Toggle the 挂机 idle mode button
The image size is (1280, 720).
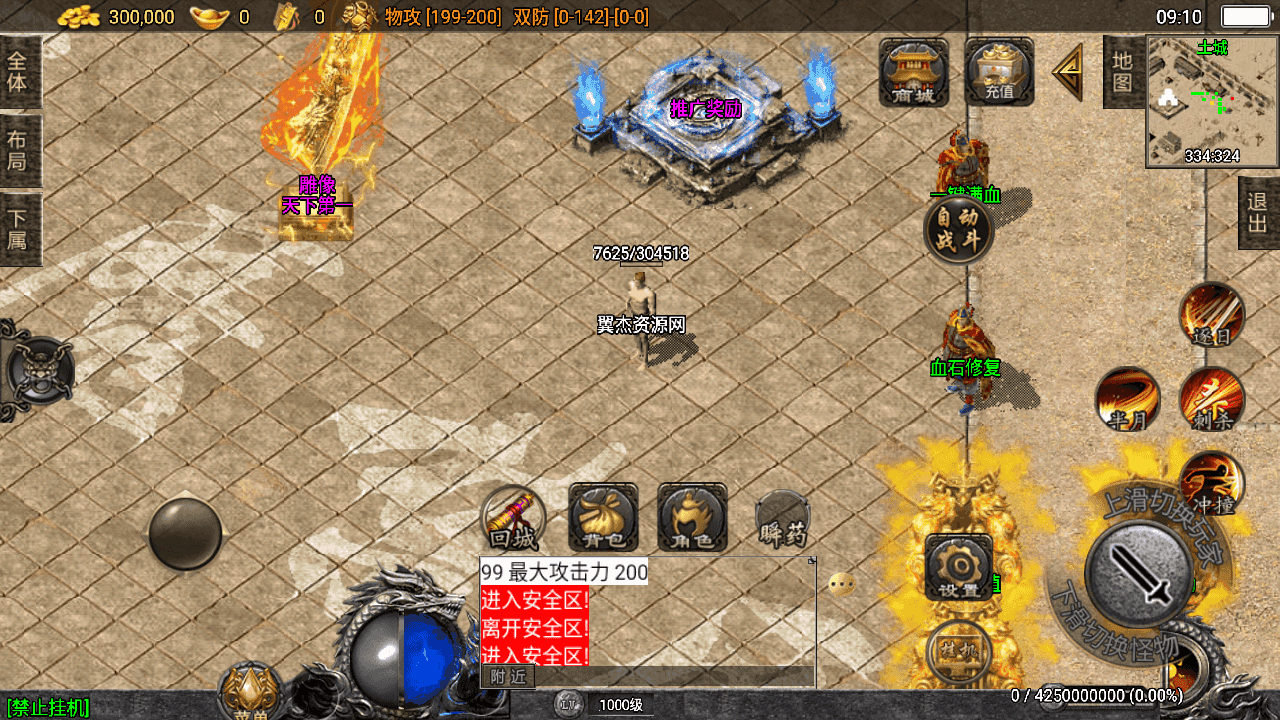[x=958, y=650]
